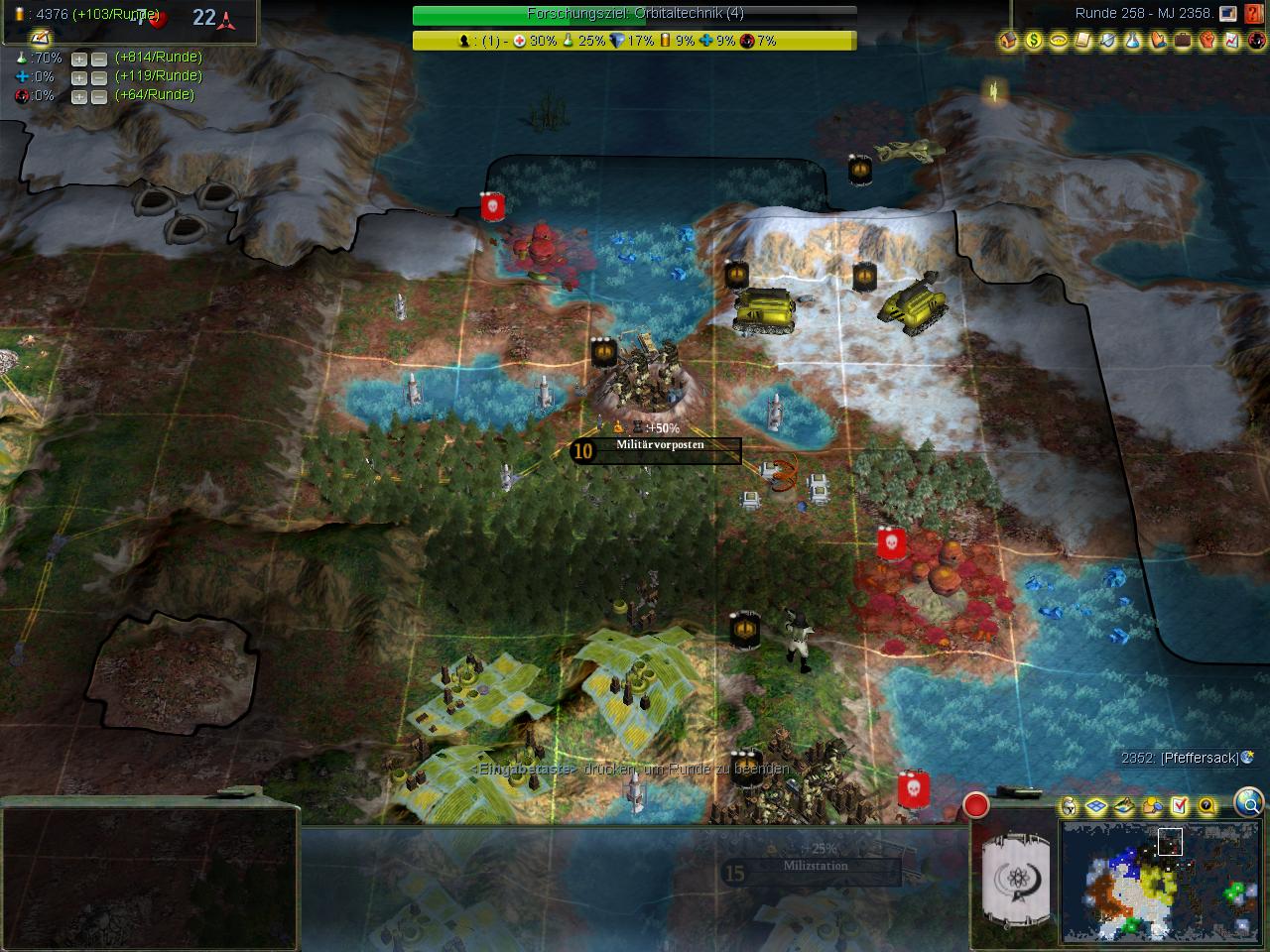Click the Orbitaltechnik research bar

click(634, 14)
